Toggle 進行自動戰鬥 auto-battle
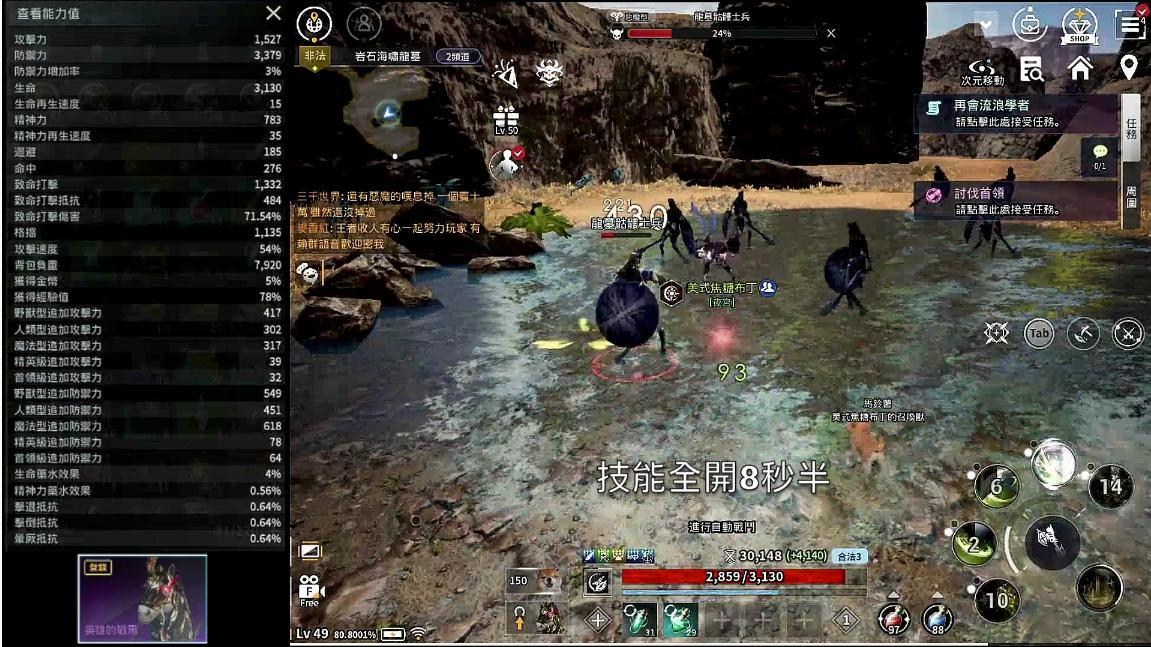This screenshot has height=647, width=1151. point(722,526)
